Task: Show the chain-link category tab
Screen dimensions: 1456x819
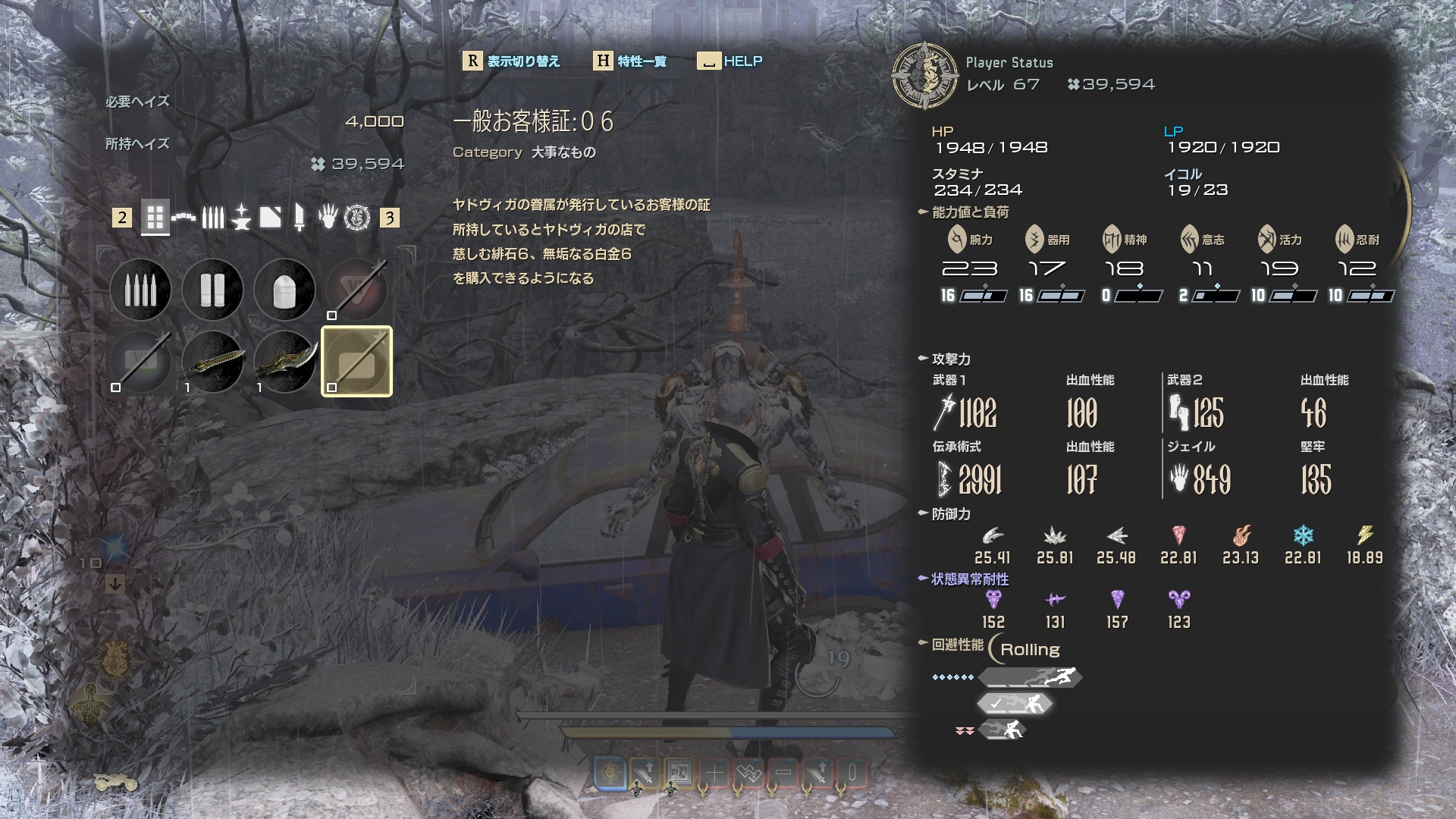Action: [184, 218]
